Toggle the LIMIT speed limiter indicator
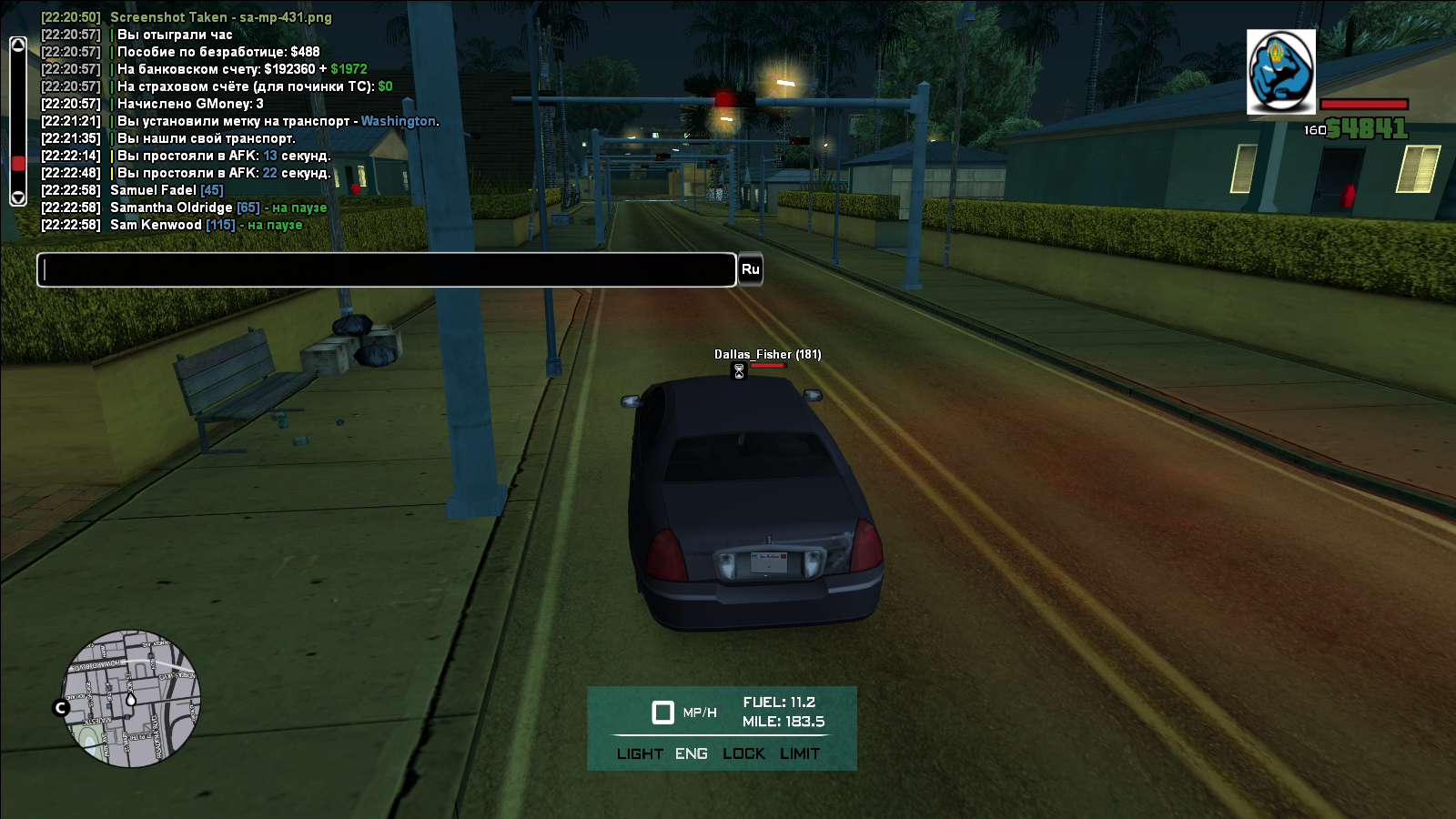Image resolution: width=1456 pixels, height=819 pixels. tap(800, 753)
